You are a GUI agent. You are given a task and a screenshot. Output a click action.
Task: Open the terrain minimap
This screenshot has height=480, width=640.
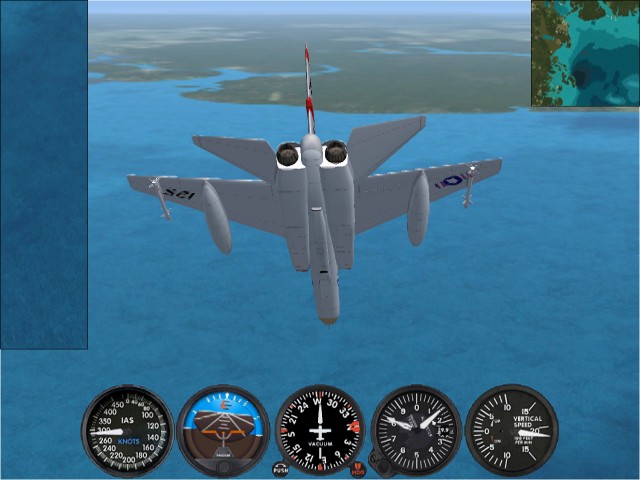click(x=585, y=53)
